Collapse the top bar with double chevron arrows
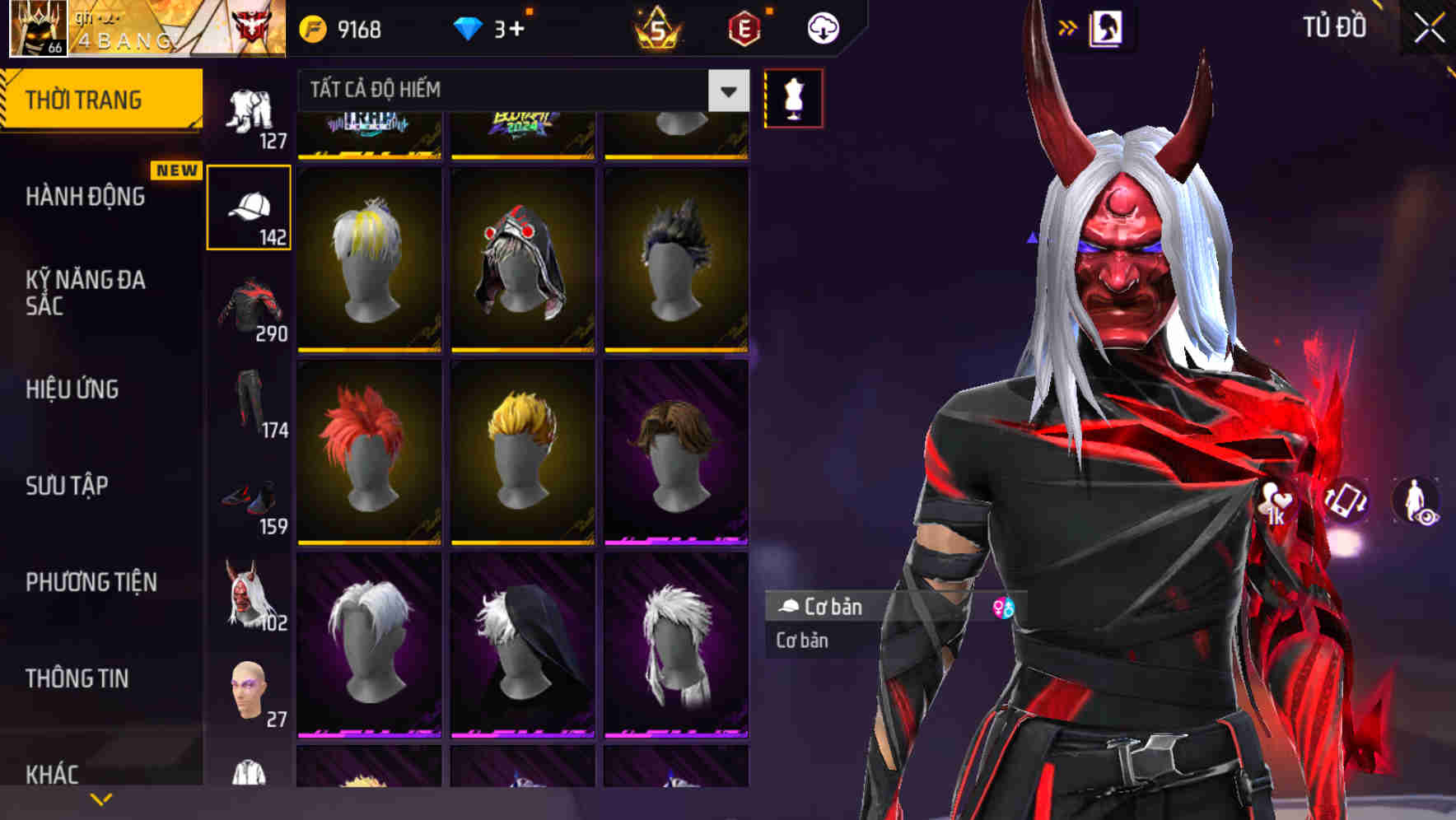 [x=1068, y=27]
